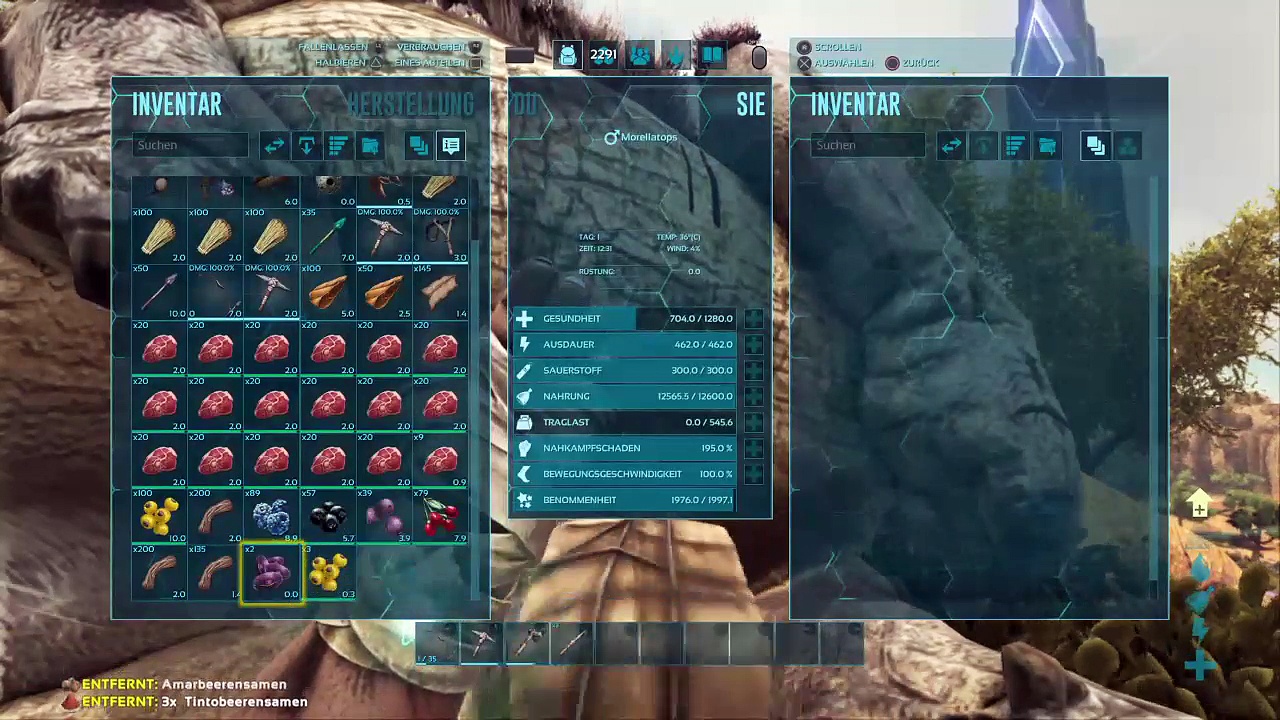Select the highlighted purple seeds slot
The image size is (1280, 720).
[272, 572]
